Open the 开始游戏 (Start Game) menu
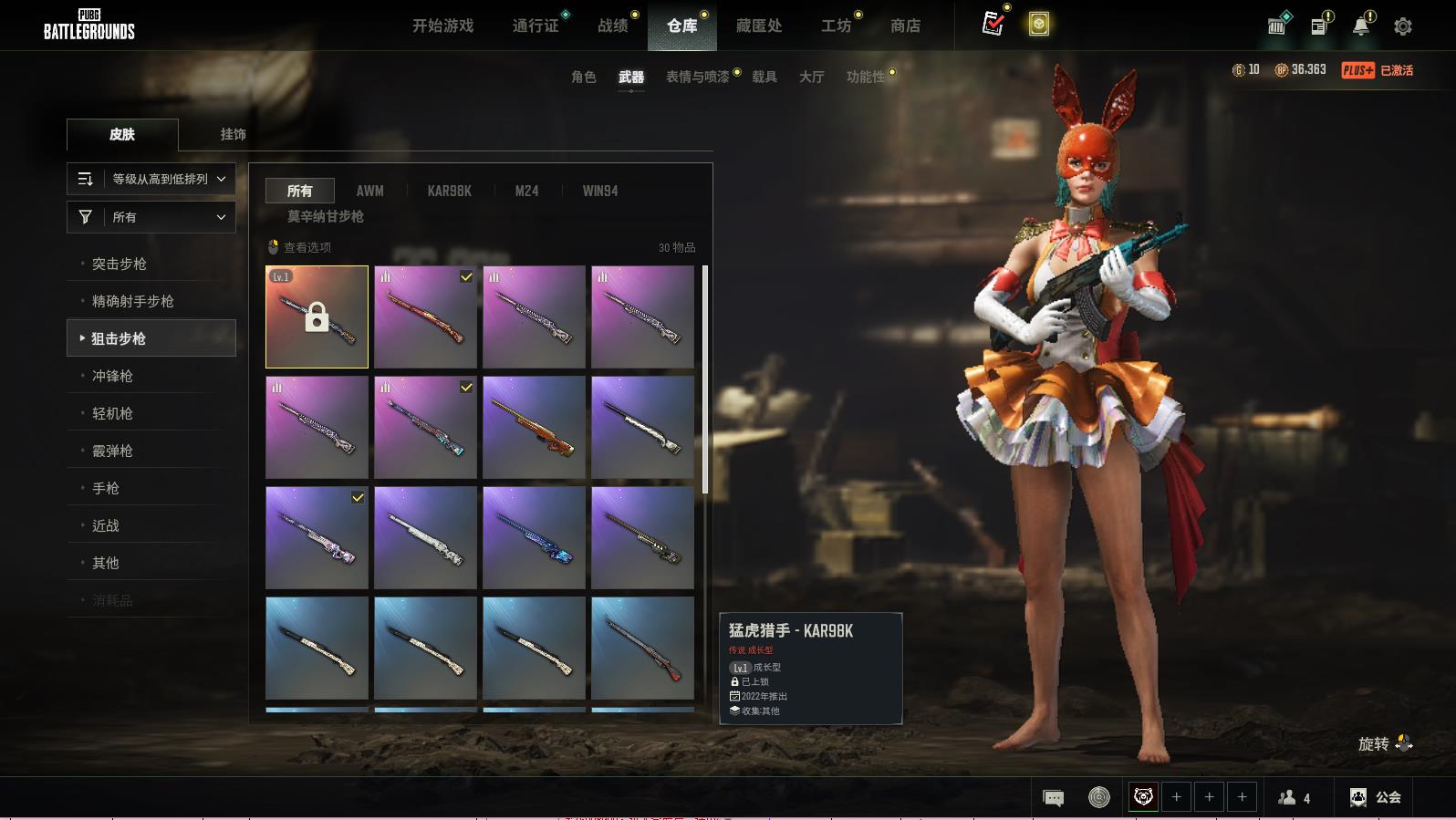Viewport: 1456px width, 820px height. pyautogui.click(x=442, y=26)
